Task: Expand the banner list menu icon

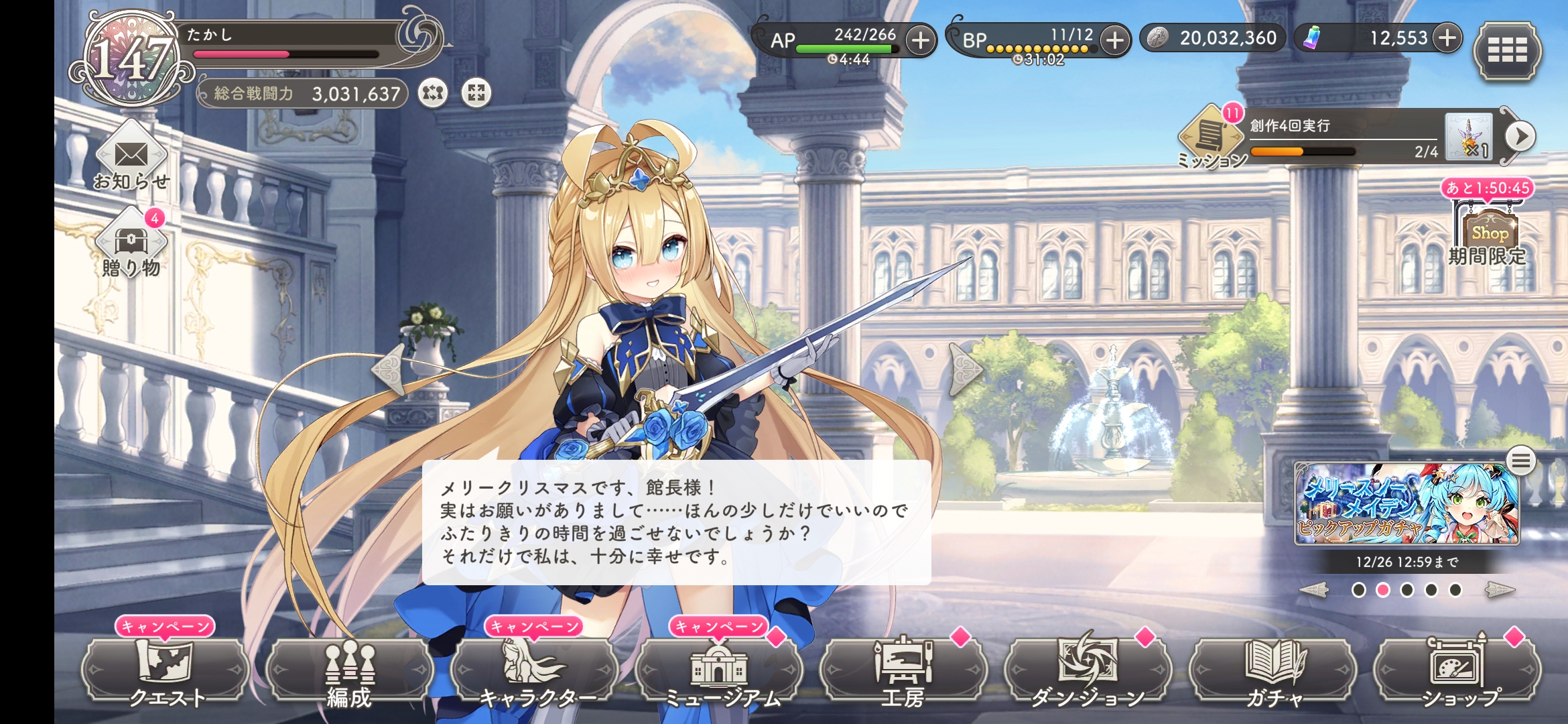Action: [1520, 461]
